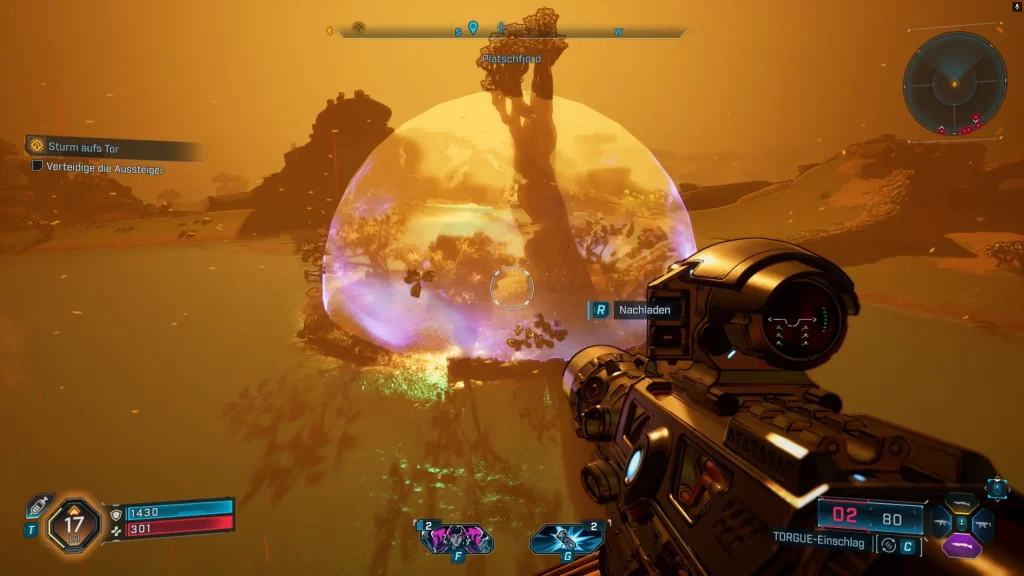1024x576 pixels.
Task: Select the blue waypoint pin on the compass
Action: pyautogui.click(x=473, y=28)
